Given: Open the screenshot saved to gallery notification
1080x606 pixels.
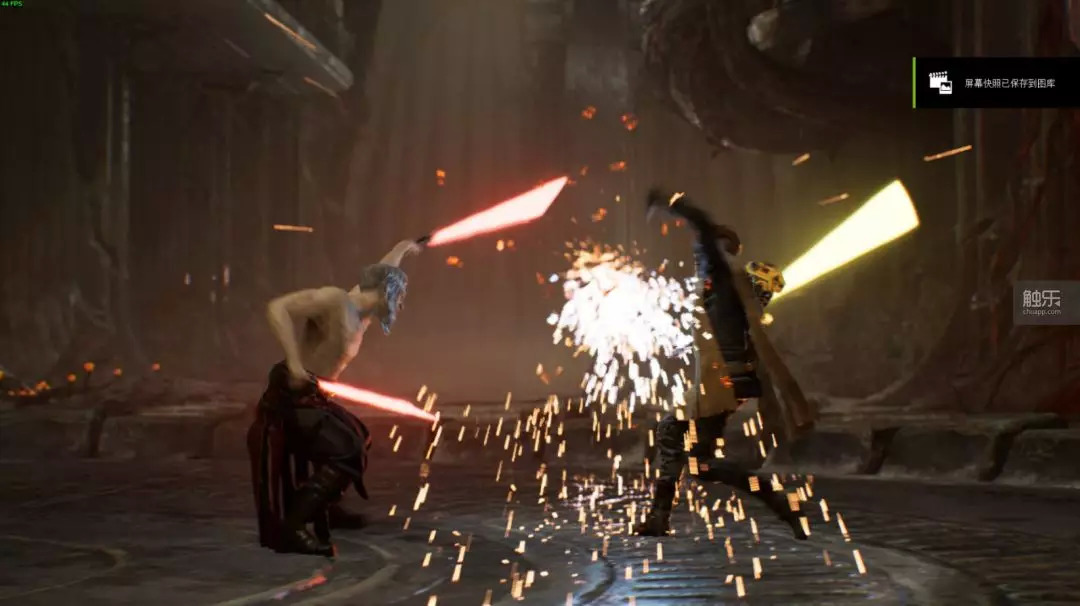Looking at the screenshot, I should pos(996,83).
